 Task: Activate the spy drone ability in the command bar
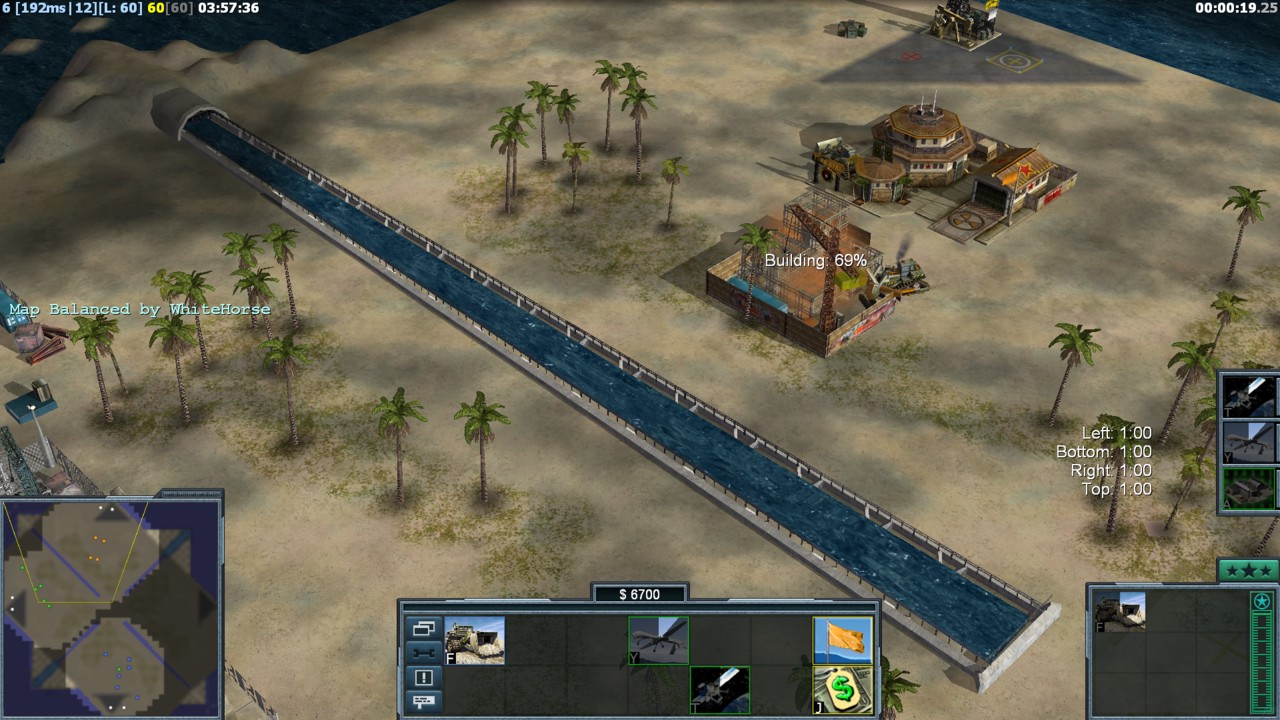658,640
